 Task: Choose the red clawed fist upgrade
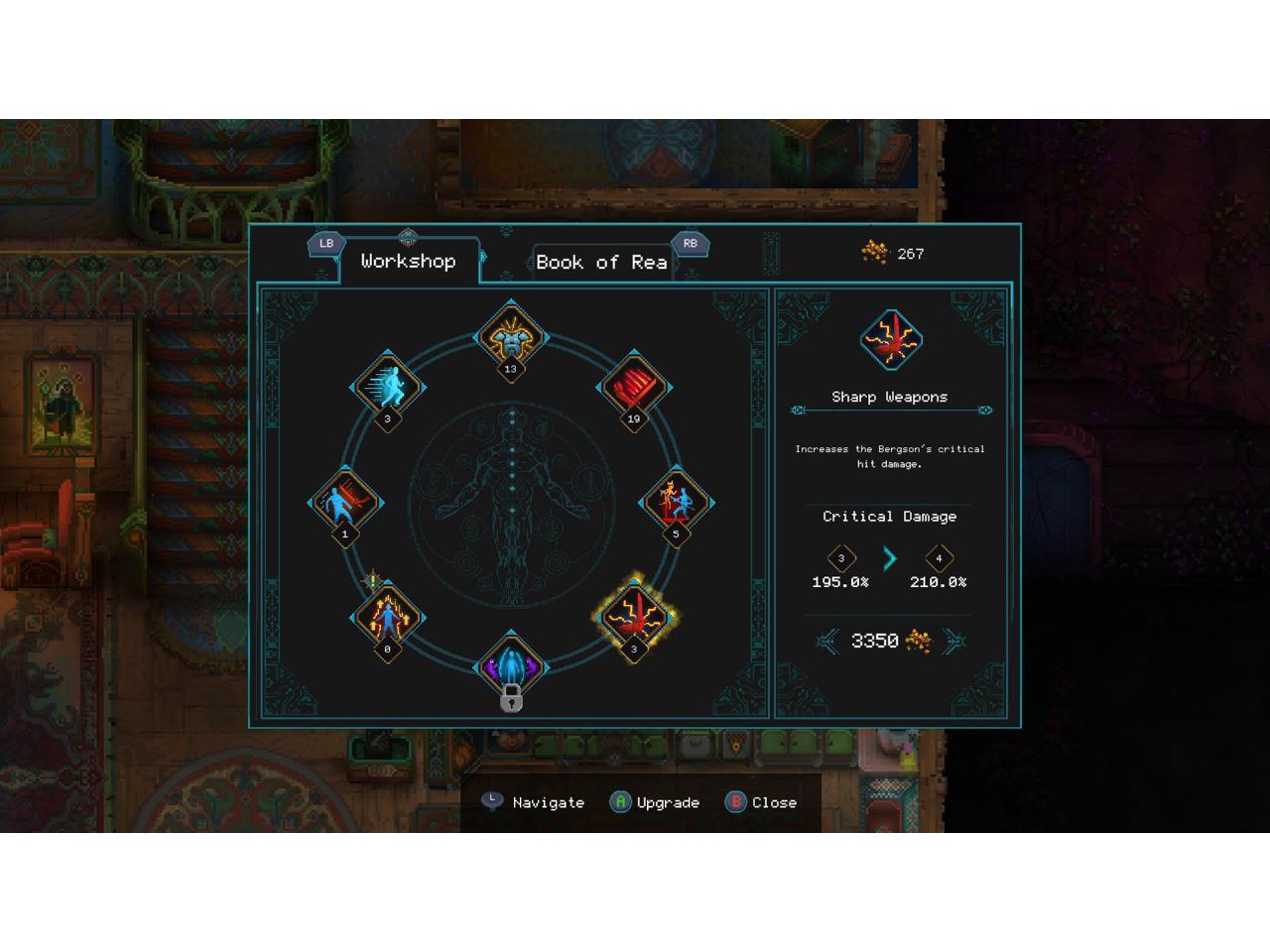click(x=634, y=386)
